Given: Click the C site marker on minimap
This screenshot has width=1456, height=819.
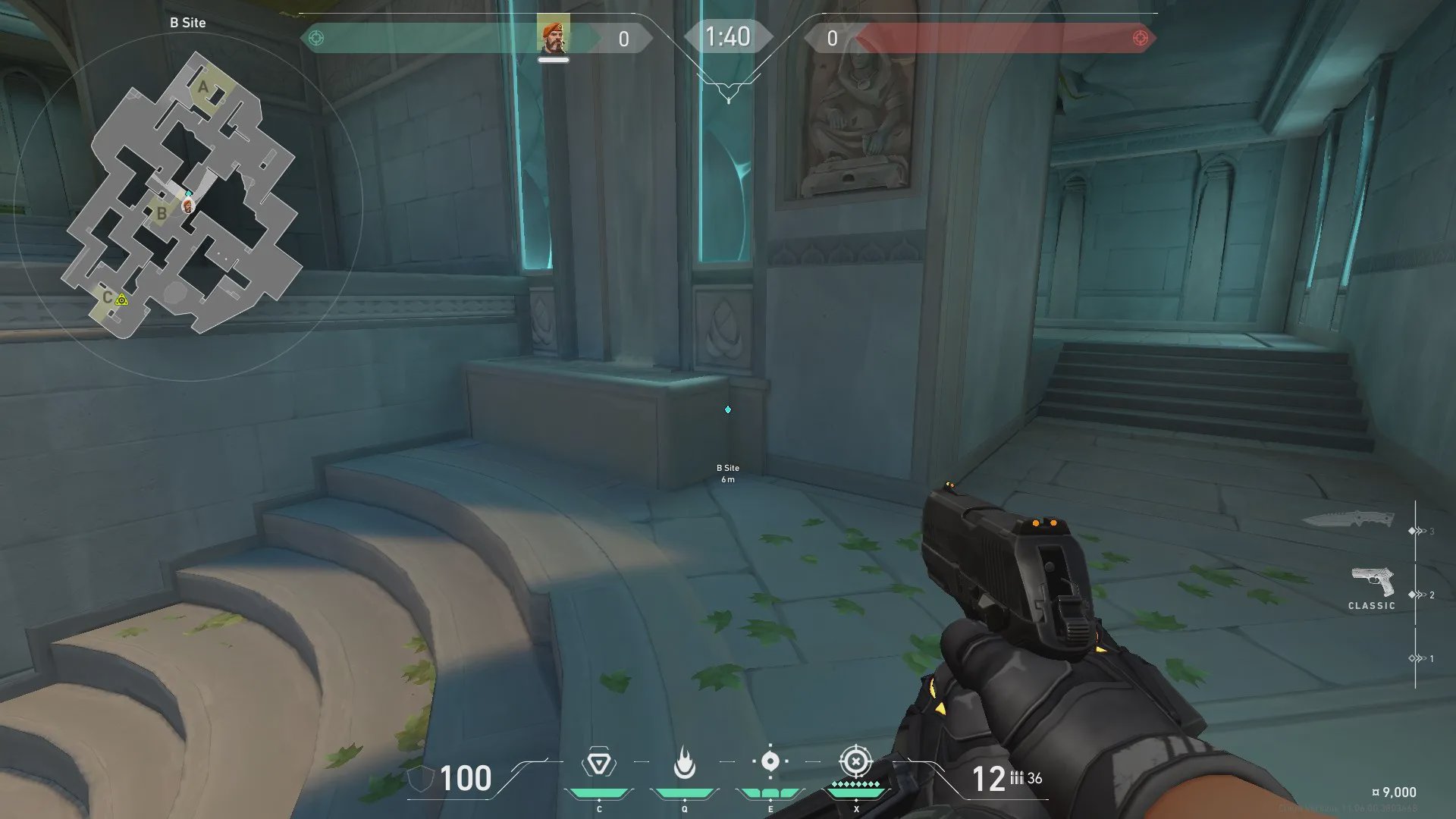Looking at the screenshot, I should [x=108, y=297].
